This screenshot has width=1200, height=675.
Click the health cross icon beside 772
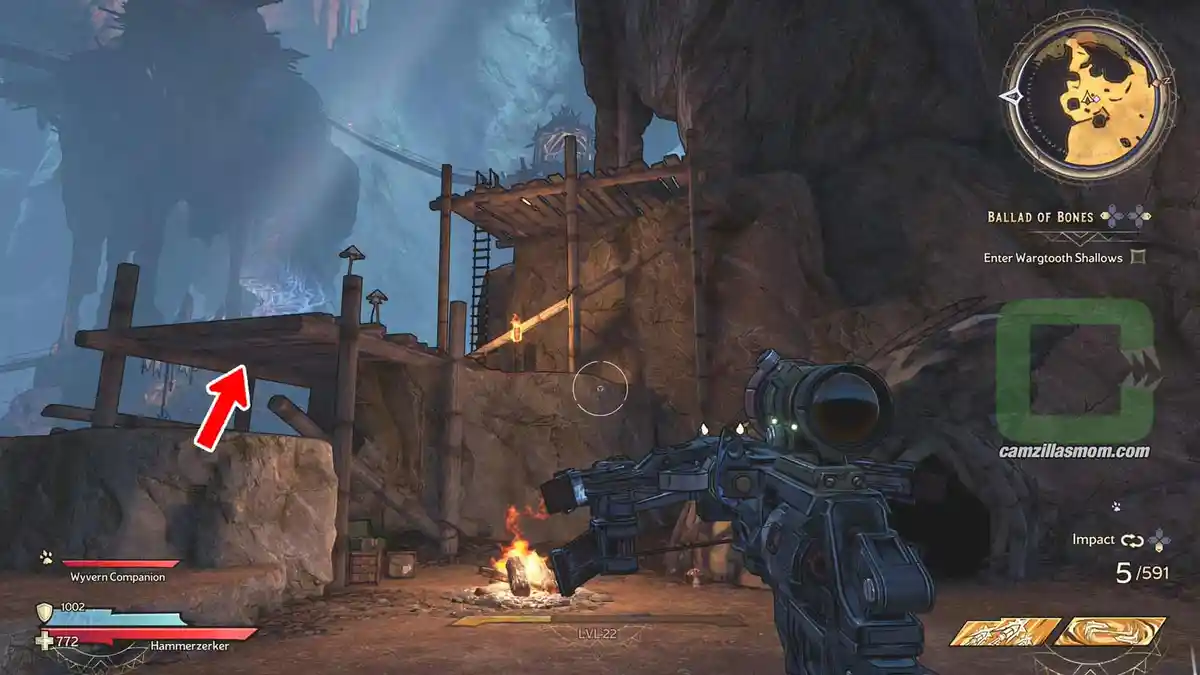pos(44,640)
